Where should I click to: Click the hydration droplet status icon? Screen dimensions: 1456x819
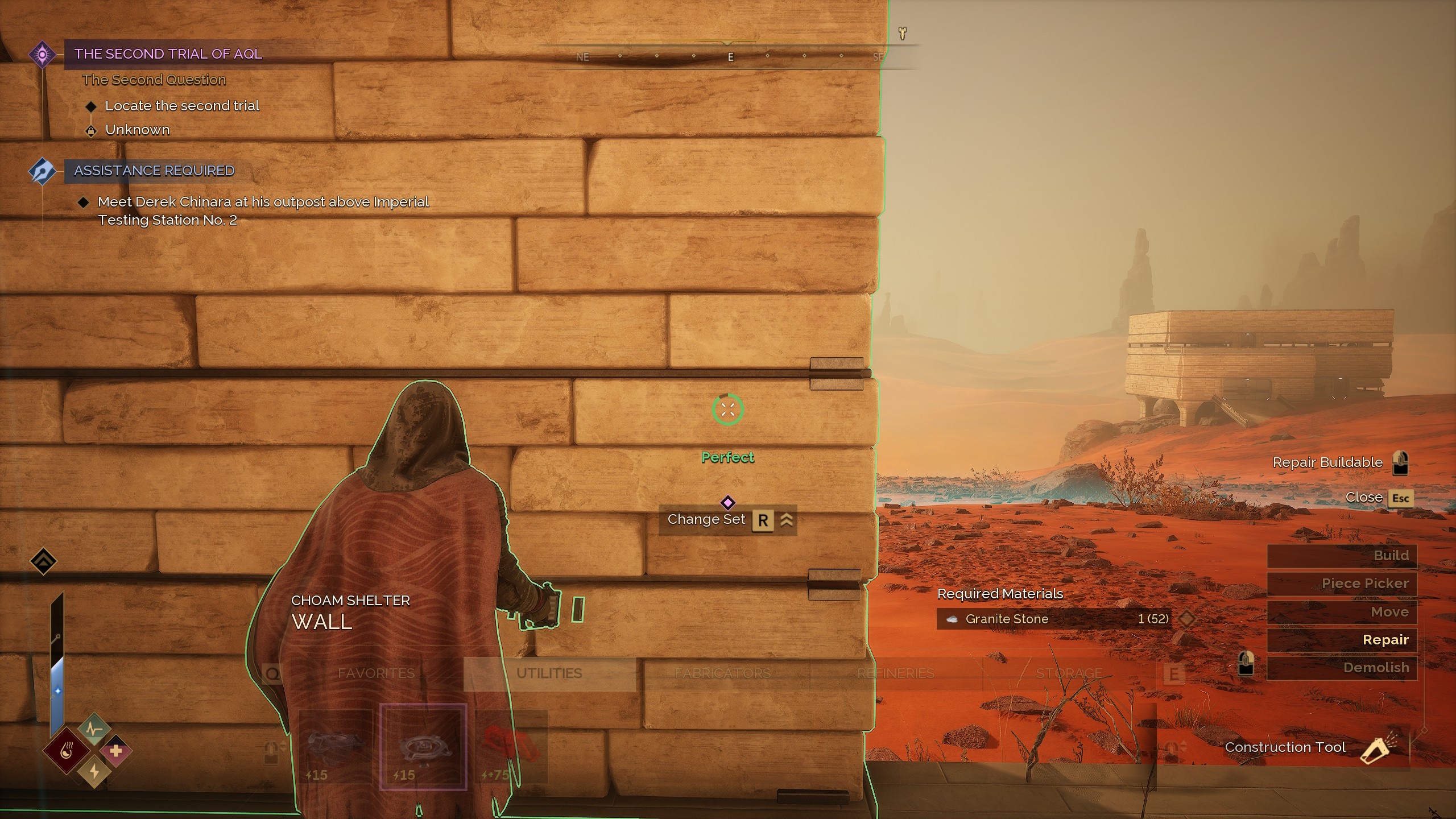[x=67, y=750]
